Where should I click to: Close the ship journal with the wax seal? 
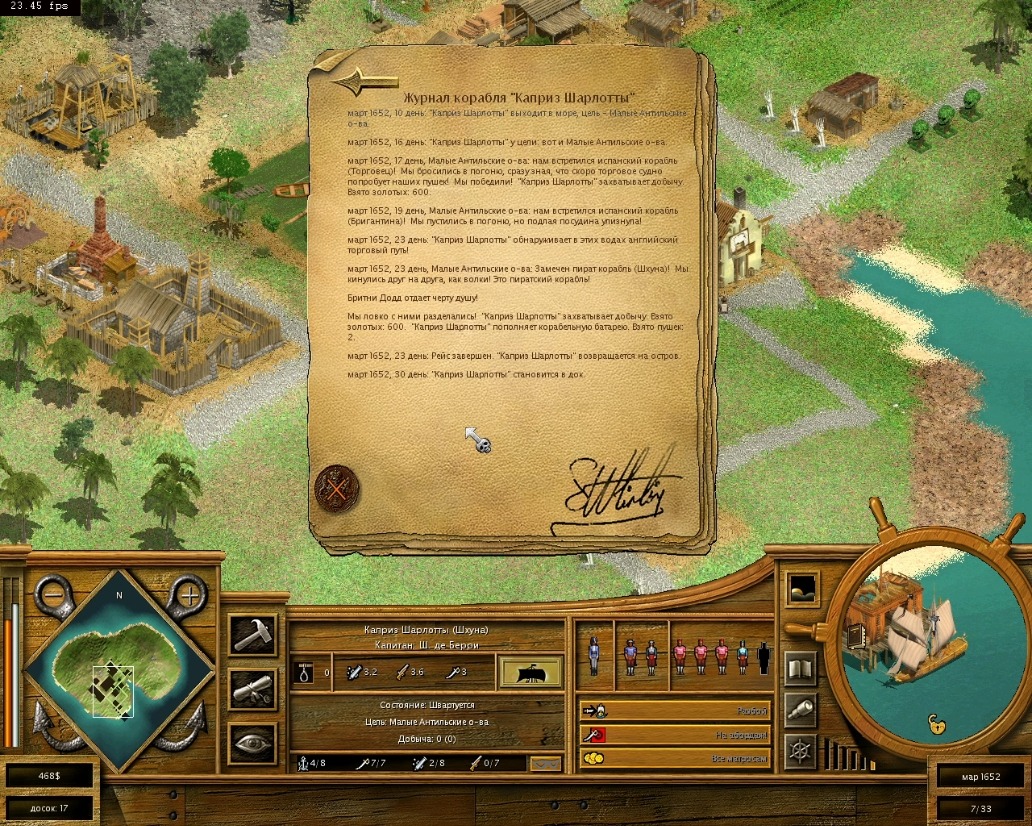[337, 489]
